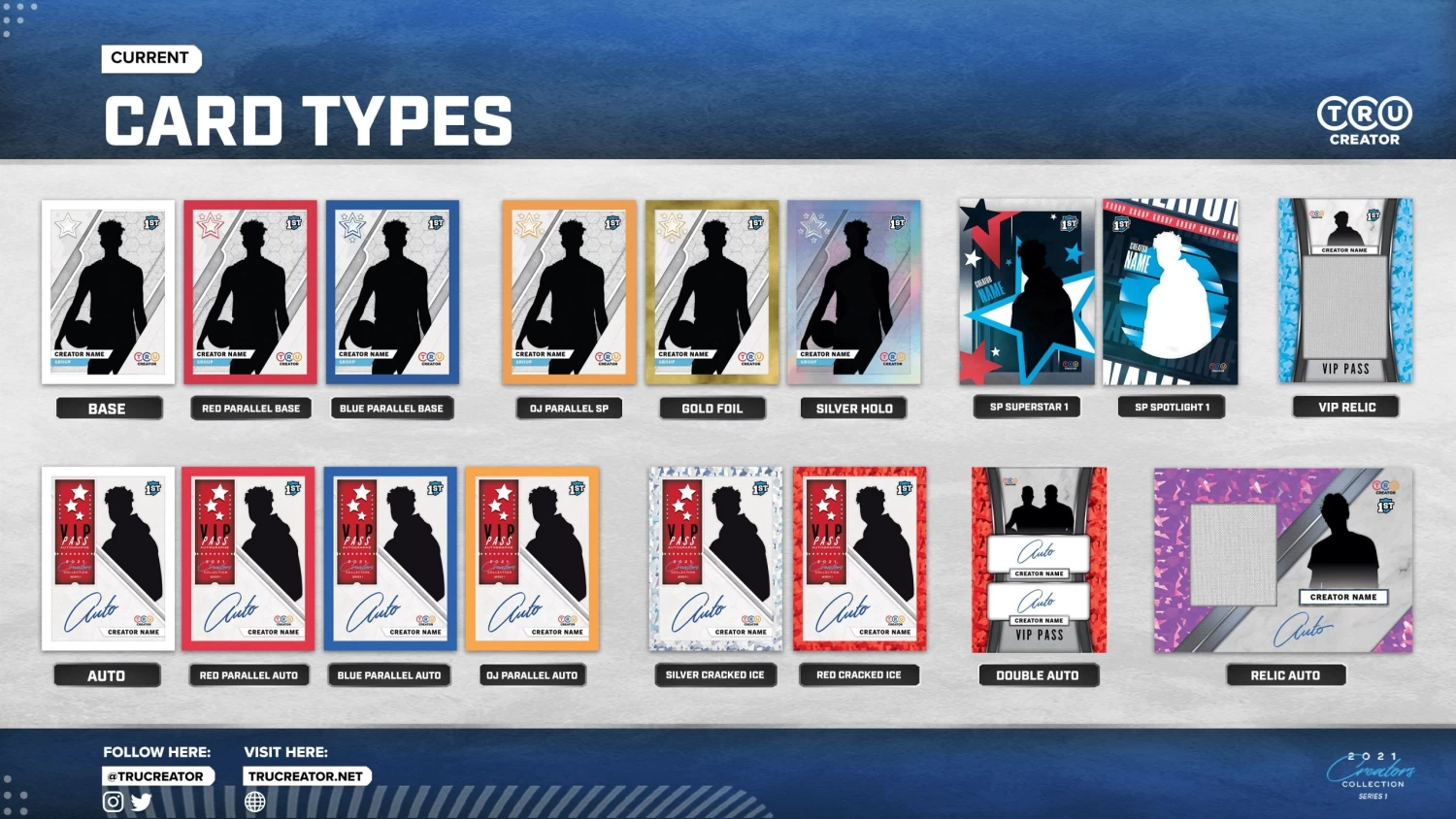Viewport: 1456px width, 819px height.
Task: Choose the Auto label button
Action: click(x=107, y=675)
